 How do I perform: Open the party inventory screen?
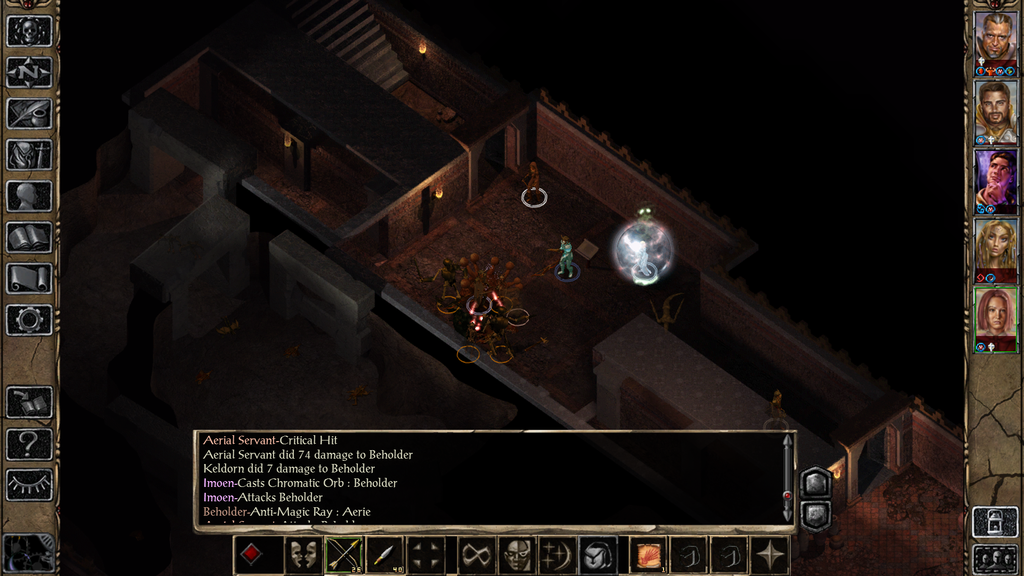coord(29,154)
